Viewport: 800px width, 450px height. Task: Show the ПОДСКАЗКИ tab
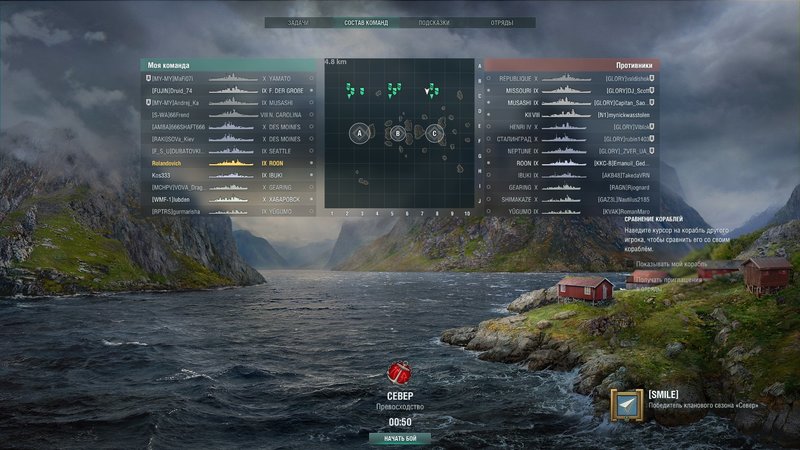433,22
